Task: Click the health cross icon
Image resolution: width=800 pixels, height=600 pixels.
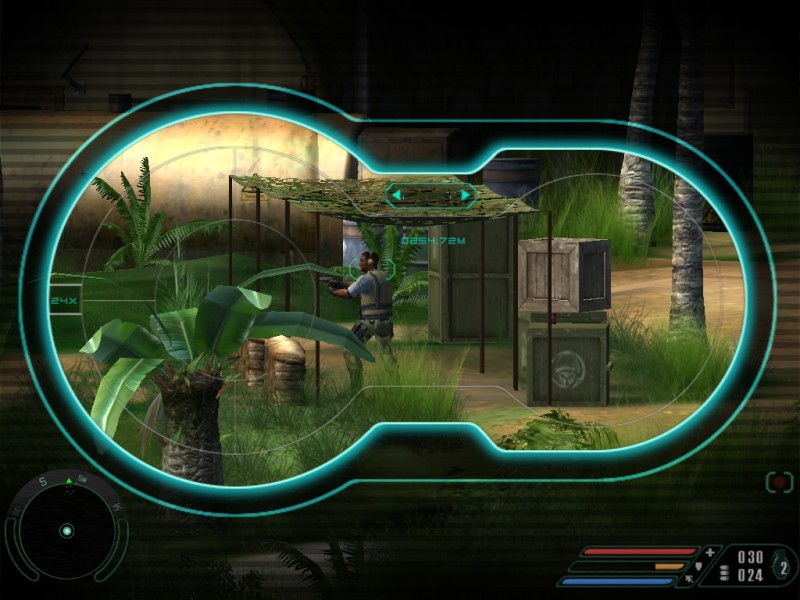Action: (x=711, y=552)
